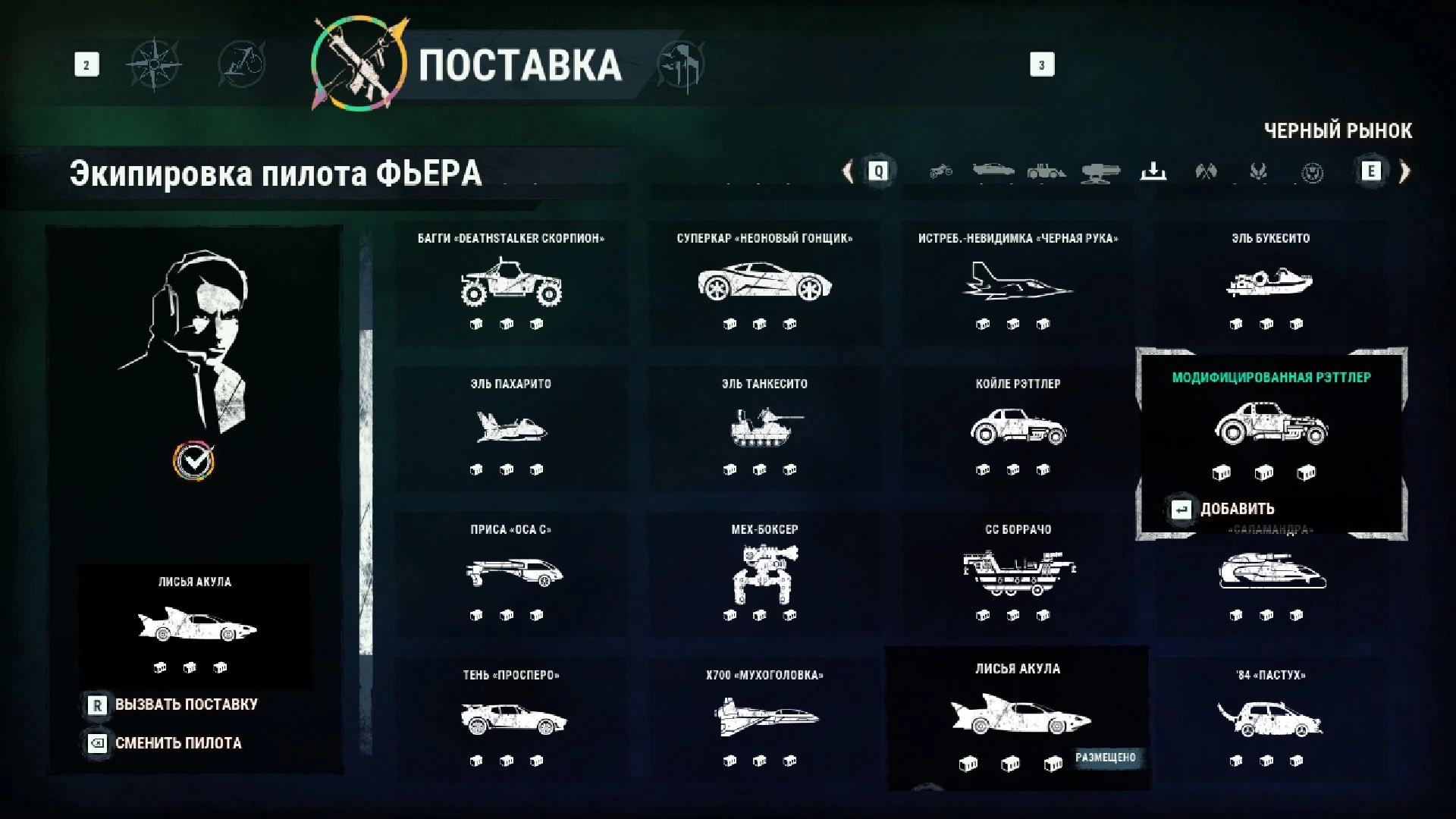Select the turret weapons category icon
The width and height of the screenshot is (1456, 819).
[1101, 172]
